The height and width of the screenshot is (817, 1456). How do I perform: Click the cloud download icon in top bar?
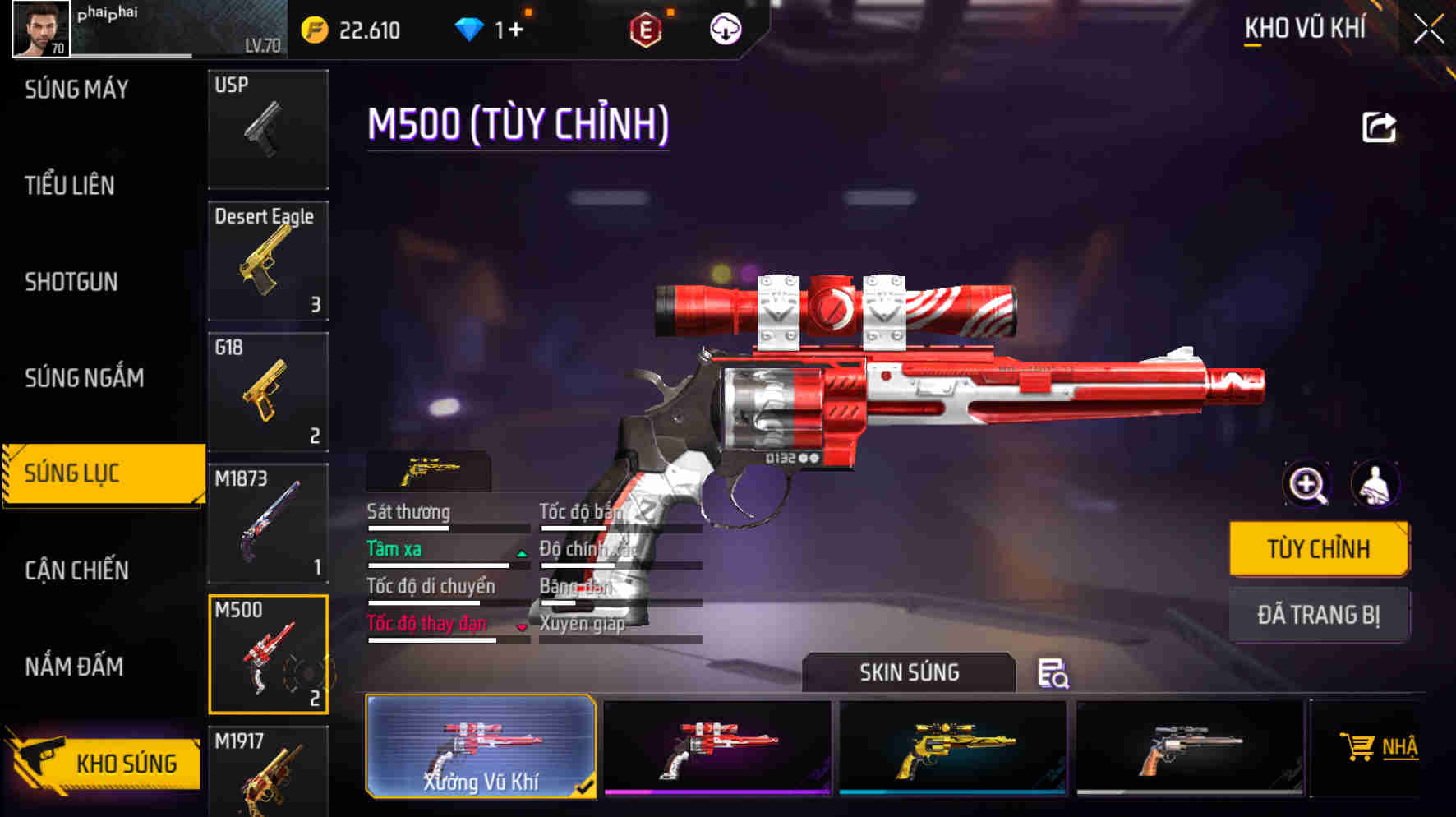coord(725,30)
